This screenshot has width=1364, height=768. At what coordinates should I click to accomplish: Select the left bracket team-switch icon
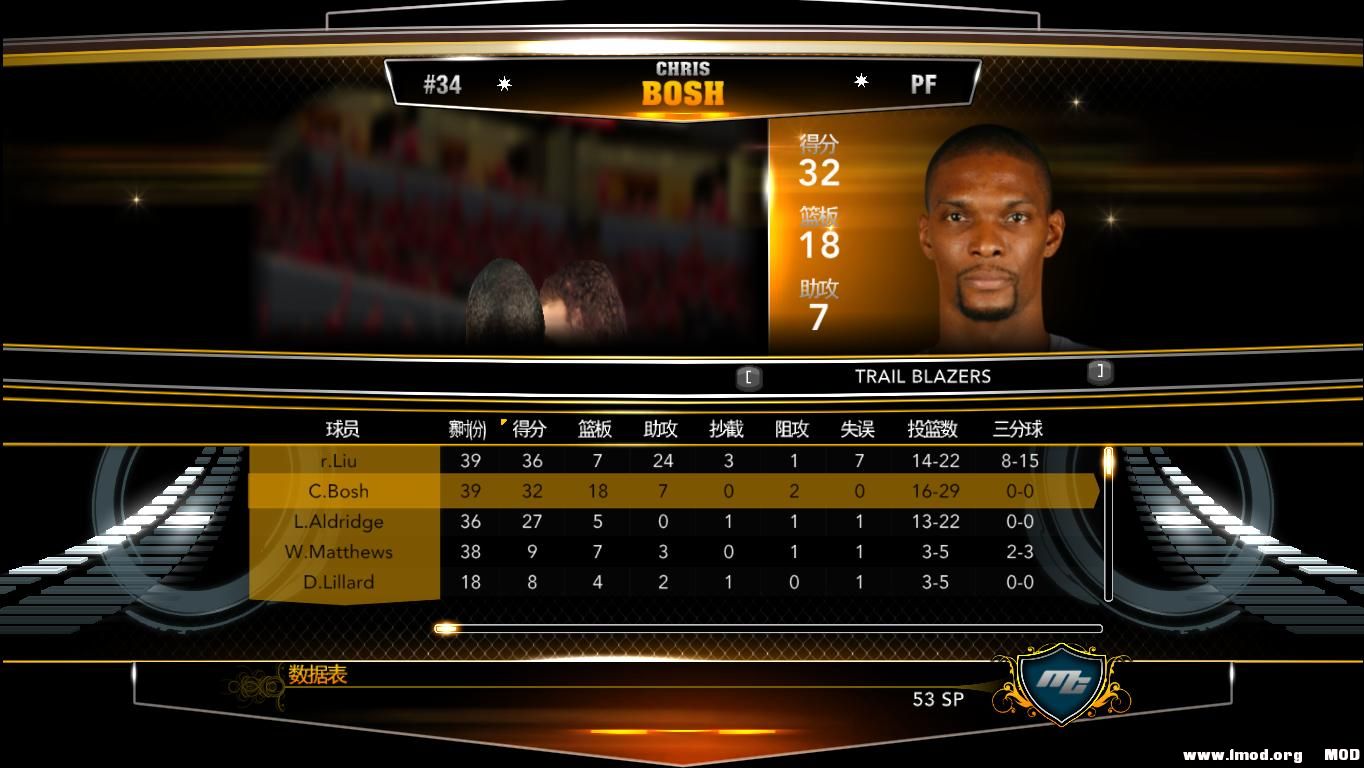[x=748, y=377]
